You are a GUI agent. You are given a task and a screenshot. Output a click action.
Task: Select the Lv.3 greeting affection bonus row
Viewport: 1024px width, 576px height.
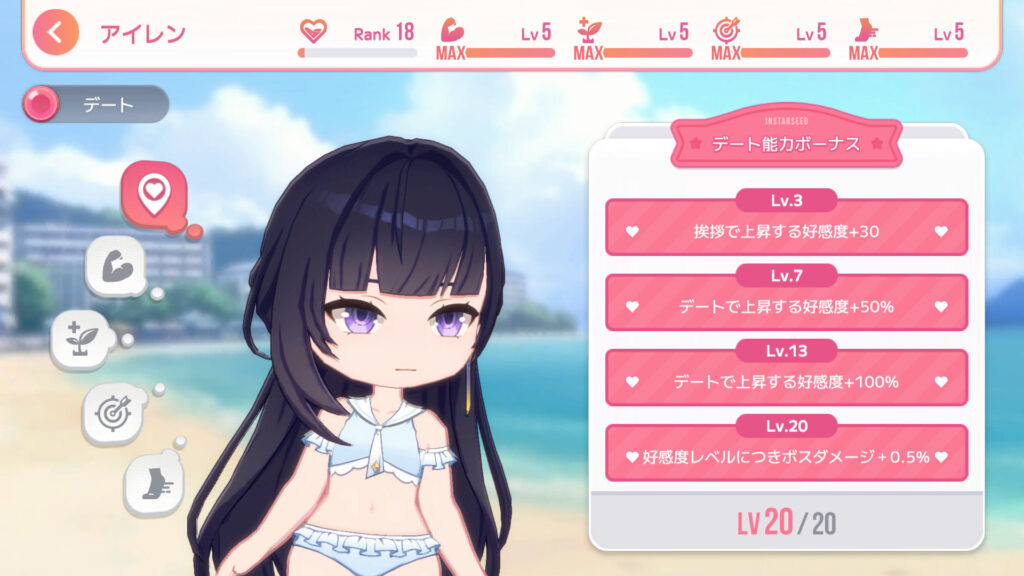click(x=786, y=229)
